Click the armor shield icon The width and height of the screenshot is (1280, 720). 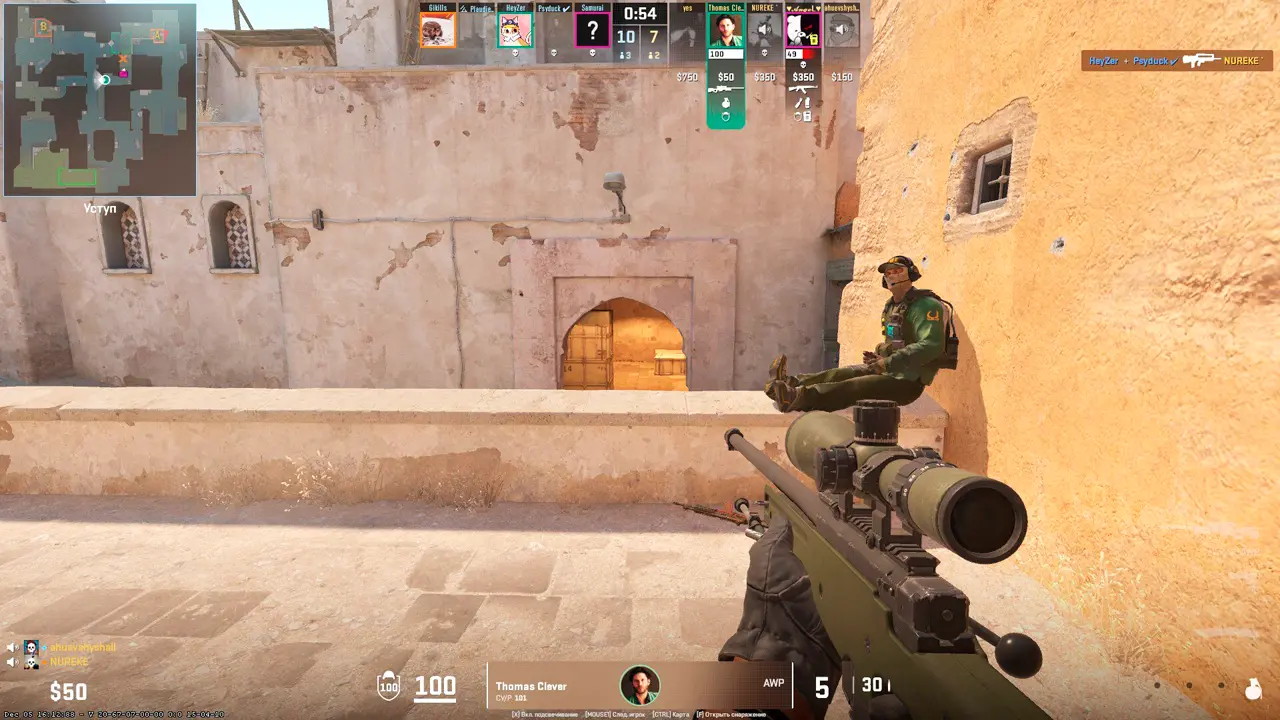(x=388, y=686)
